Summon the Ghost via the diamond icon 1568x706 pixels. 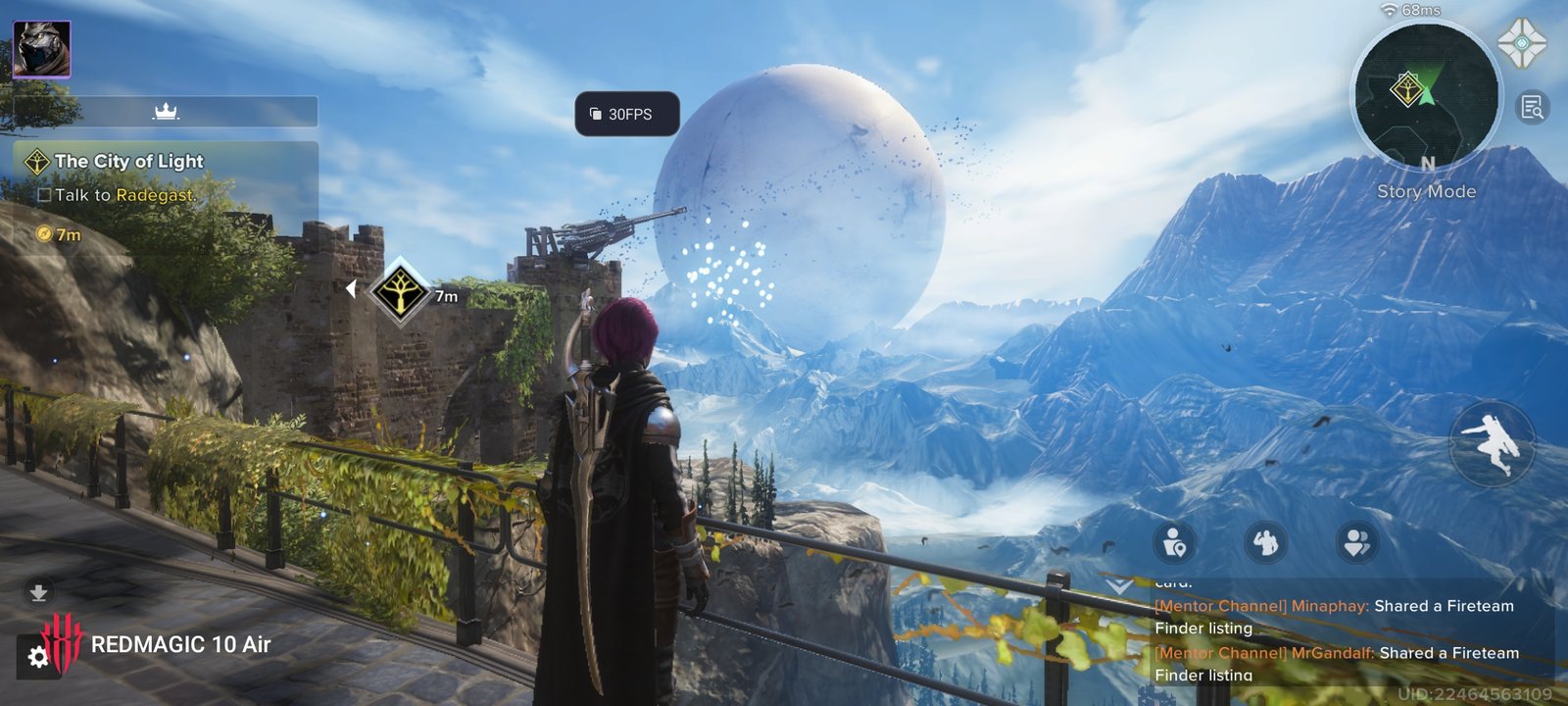click(1521, 43)
